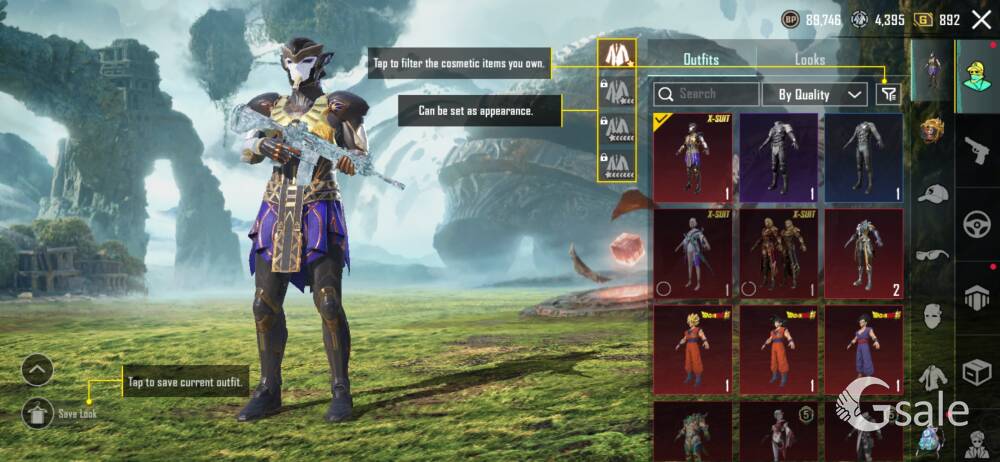This screenshot has height=462, width=1000.
Task: Toggle the owned items filter button
Action: click(887, 94)
